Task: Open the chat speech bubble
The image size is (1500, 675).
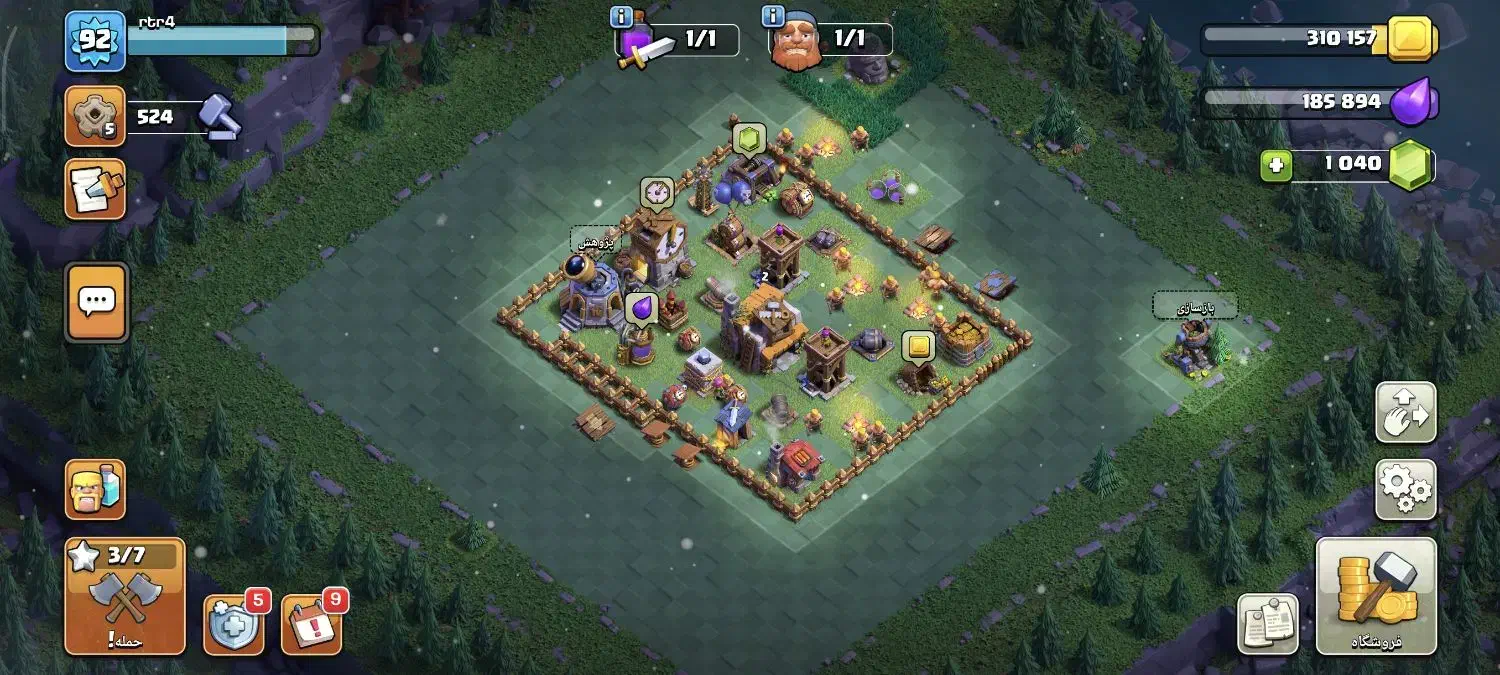Action: (x=96, y=302)
